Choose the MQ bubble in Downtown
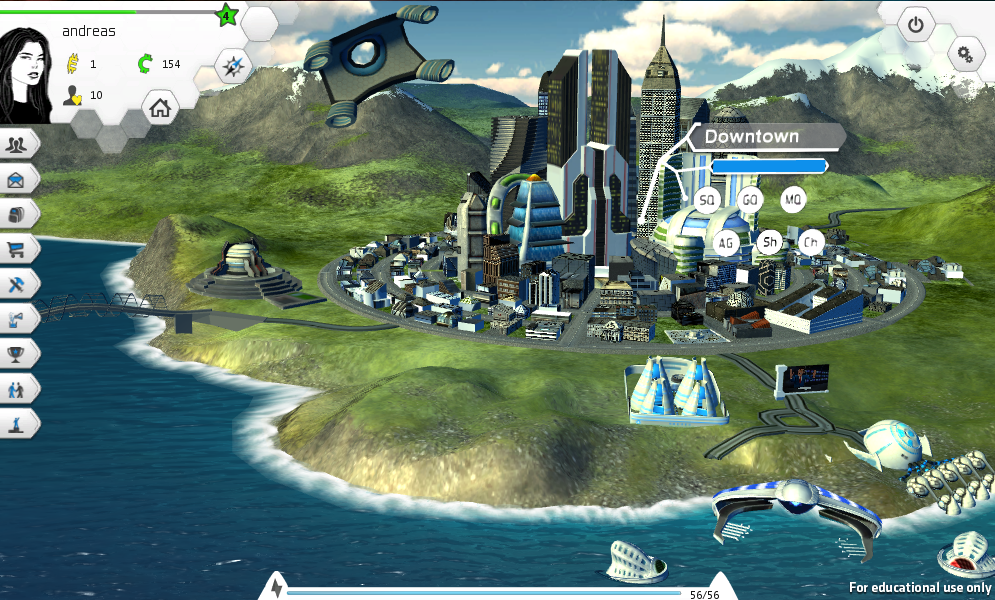The height and width of the screenshot is (600, 995). click(793, 200)
